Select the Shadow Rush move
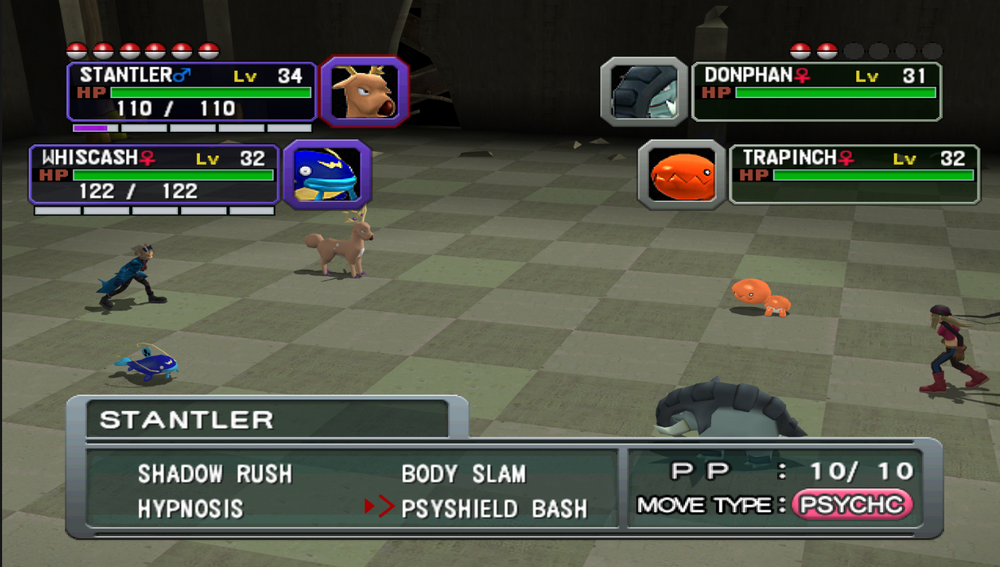Image resolution: width=1000 pixels, height=567 pixels. (214, 473)
